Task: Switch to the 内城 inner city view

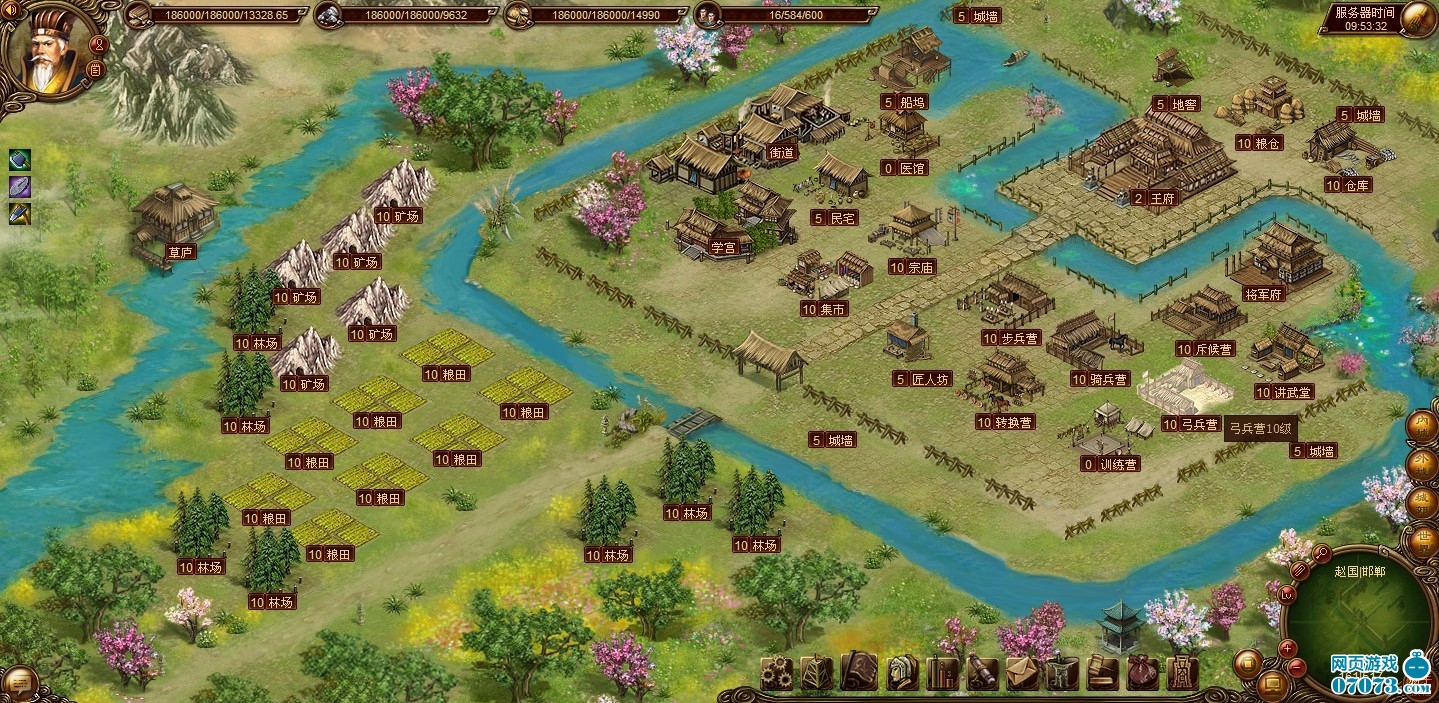Action: pos(1422,427)
